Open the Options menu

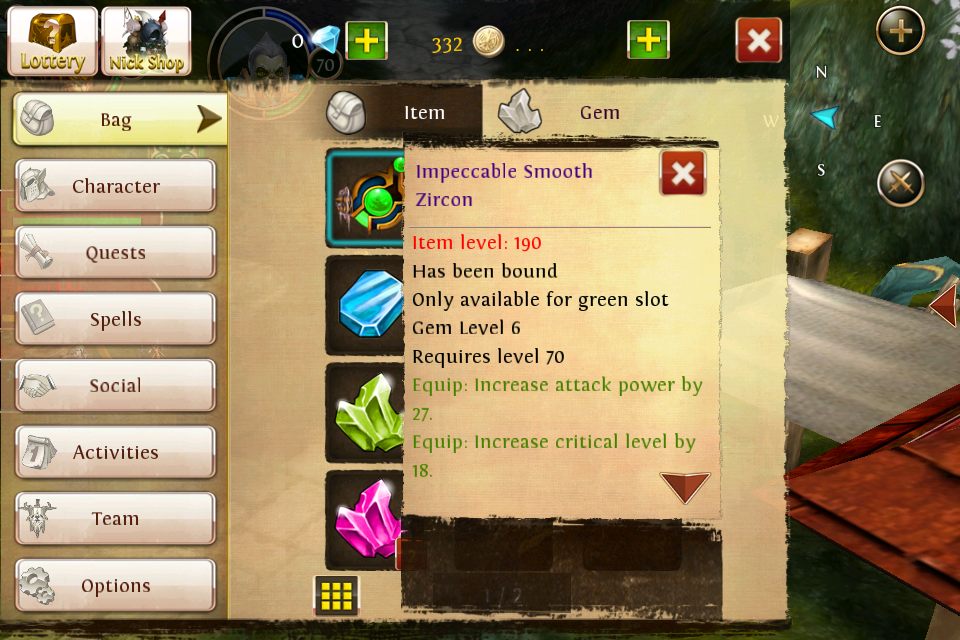tap(115, 586)
